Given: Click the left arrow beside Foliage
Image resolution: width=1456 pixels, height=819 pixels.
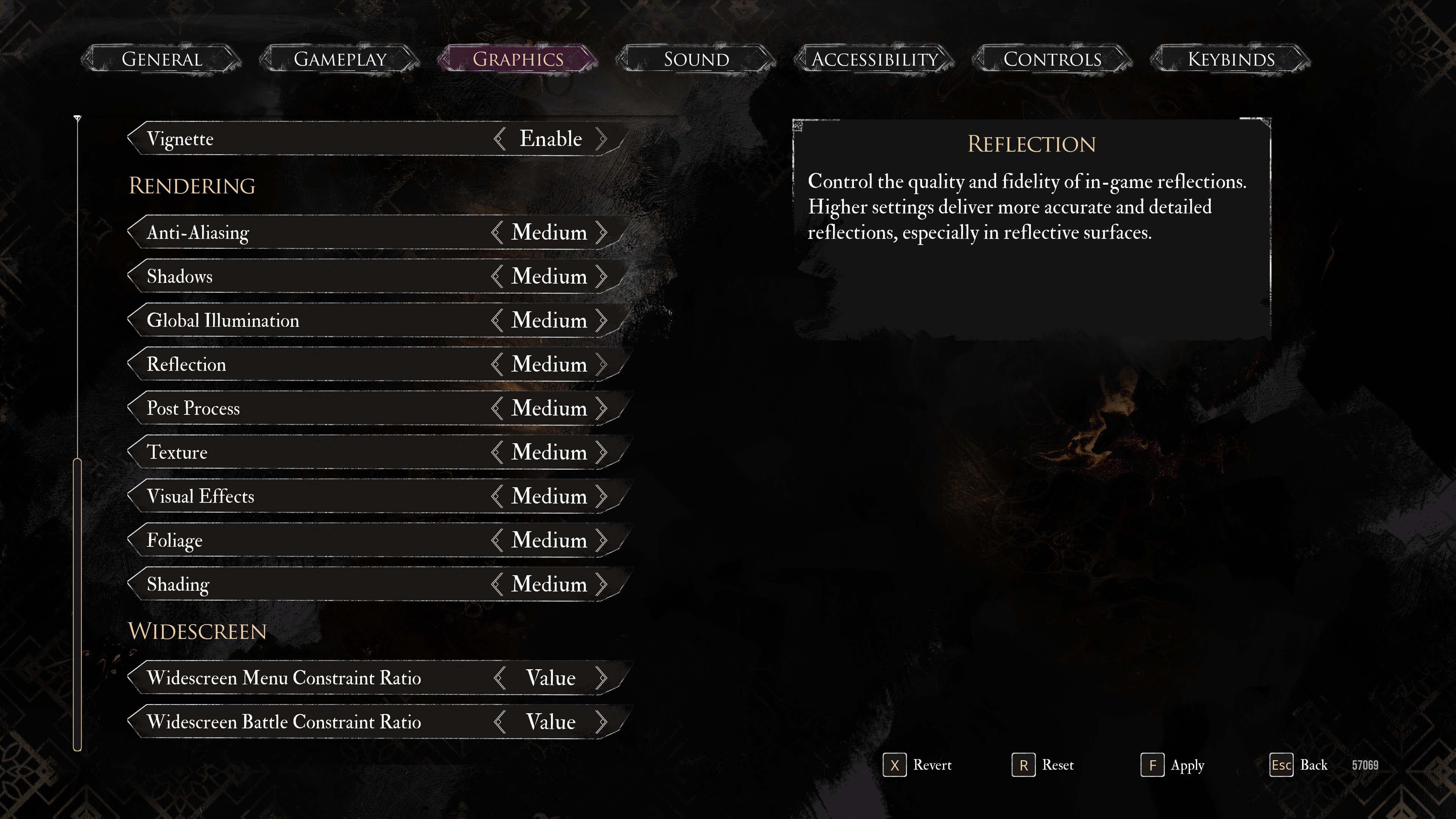Looking at the screenshot, I should [x=497, y=540].
